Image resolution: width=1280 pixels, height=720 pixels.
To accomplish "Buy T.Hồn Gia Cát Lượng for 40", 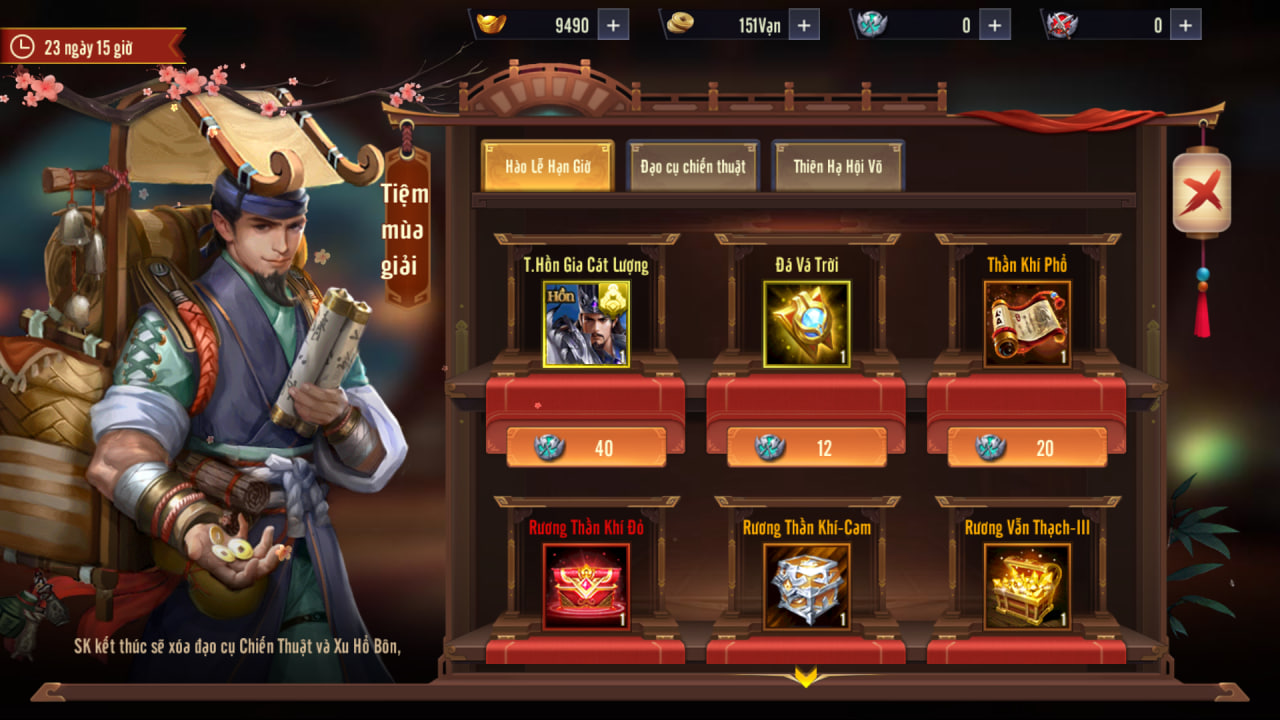I will (x=586, y=448).
